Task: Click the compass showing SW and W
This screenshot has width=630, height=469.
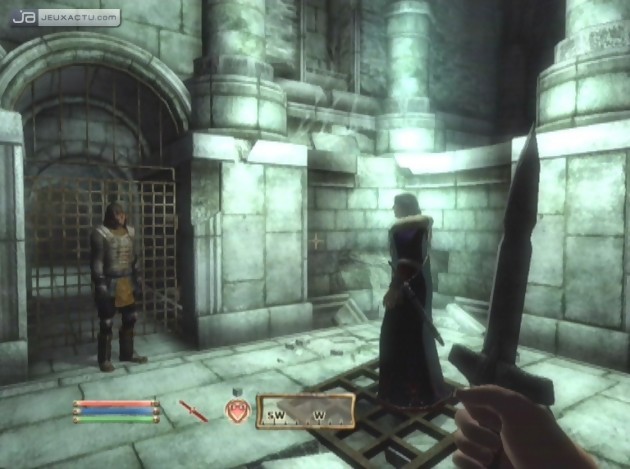Action: coord(305,410)
